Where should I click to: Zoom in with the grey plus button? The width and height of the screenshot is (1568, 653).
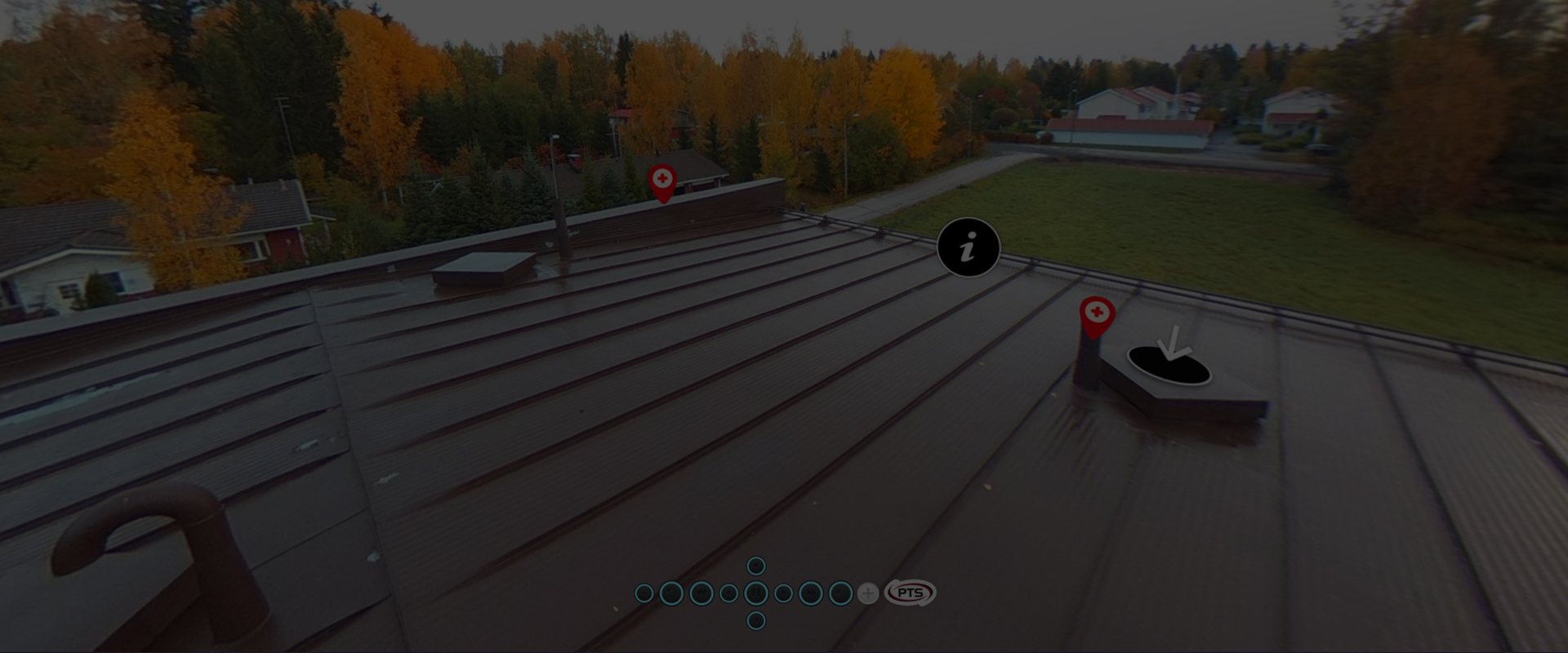[868, 593]
